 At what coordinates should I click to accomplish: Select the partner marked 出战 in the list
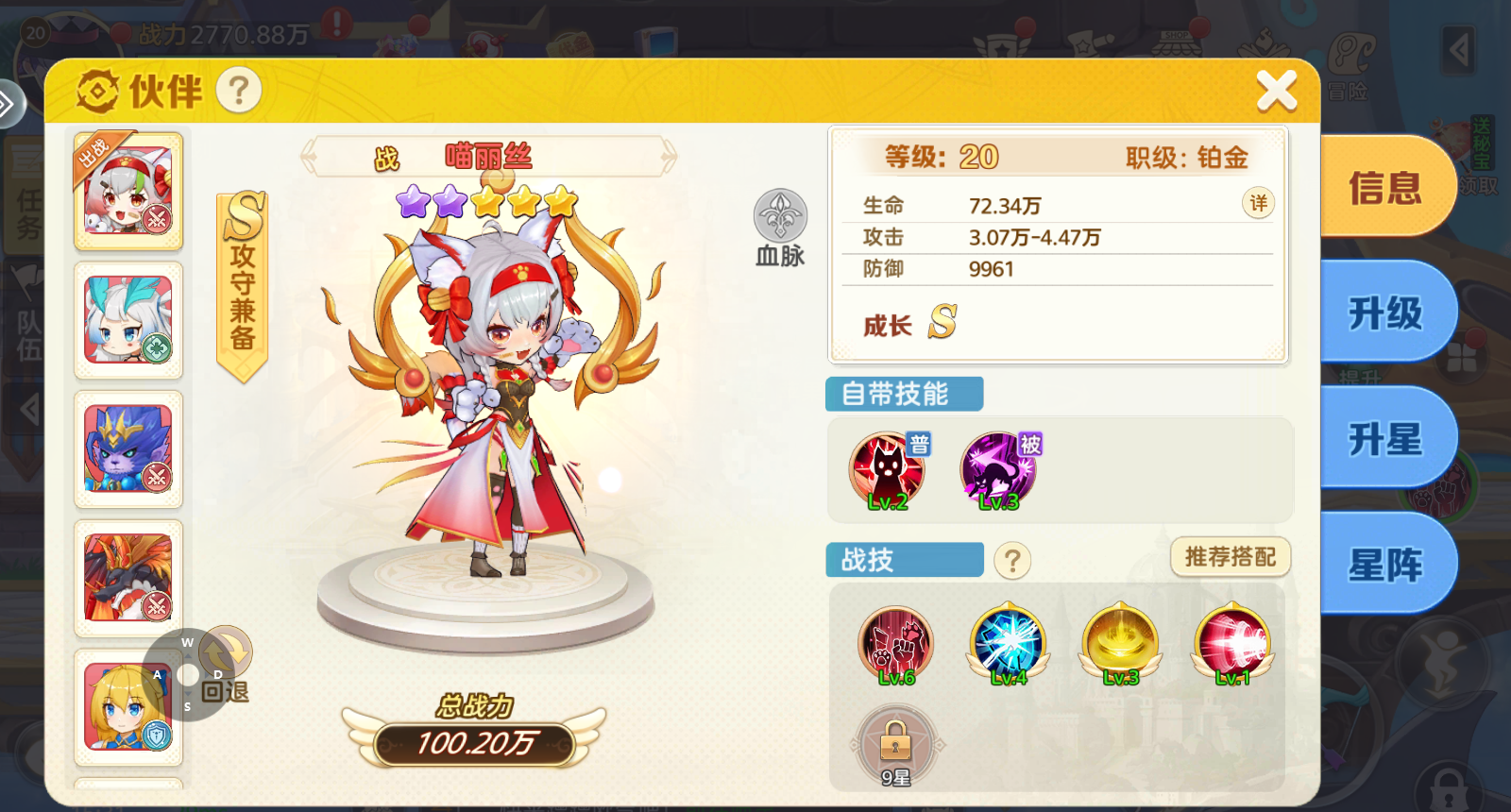click(128, 192)
